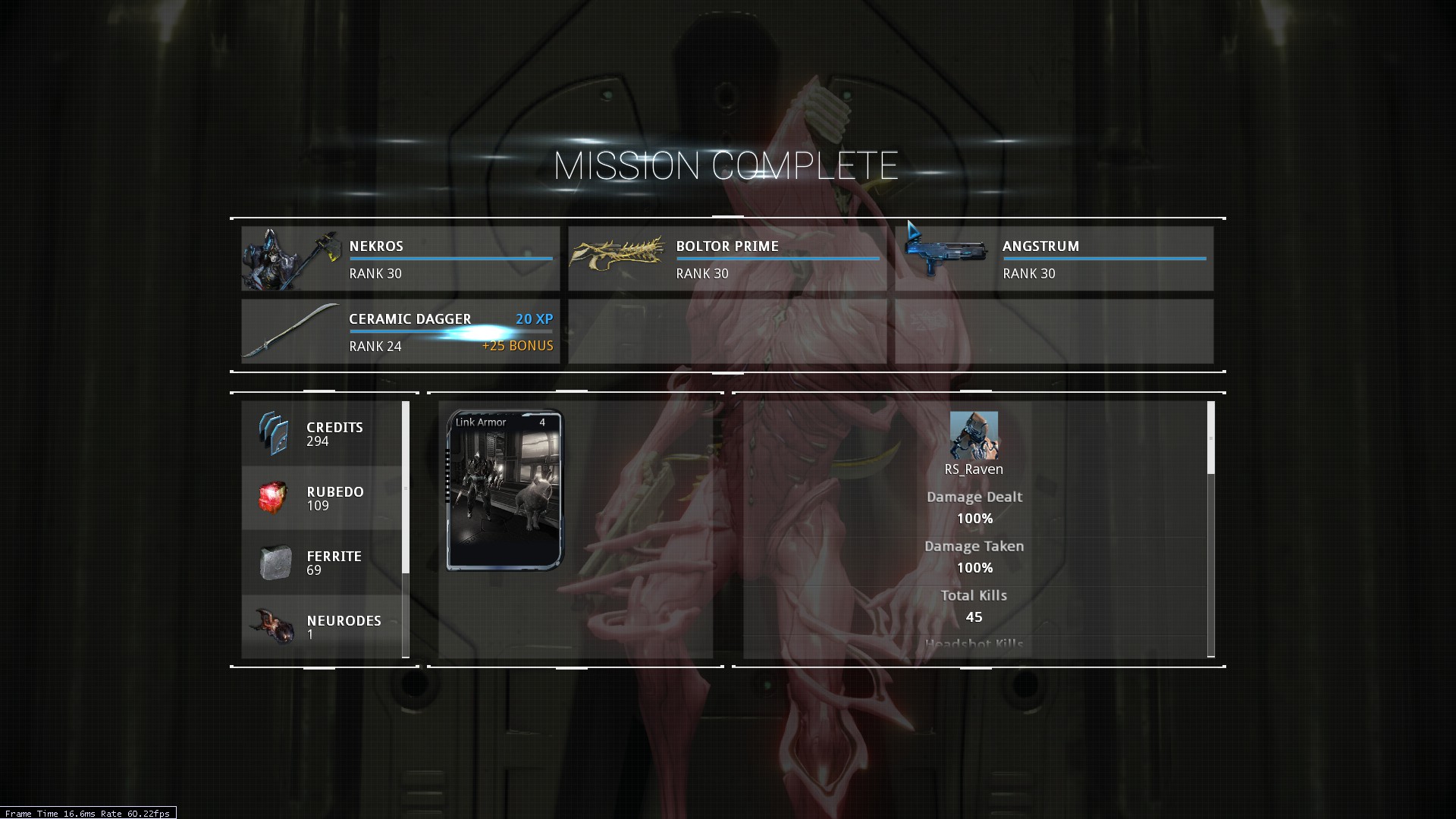Select the Nekros warframe panel
The image size is (1456, 819).
pos(400,259)
